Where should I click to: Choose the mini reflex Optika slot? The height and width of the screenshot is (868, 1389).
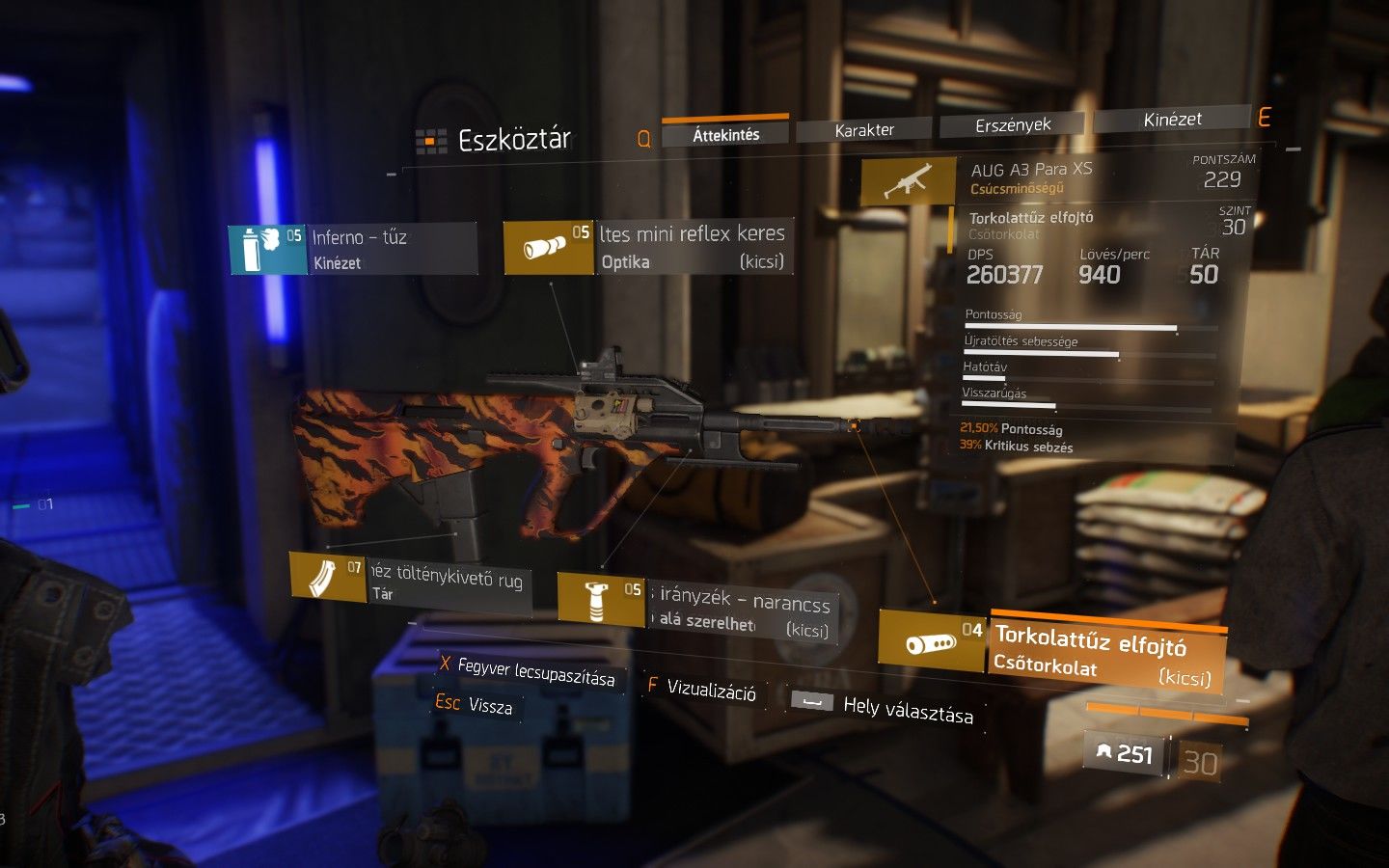648,247
